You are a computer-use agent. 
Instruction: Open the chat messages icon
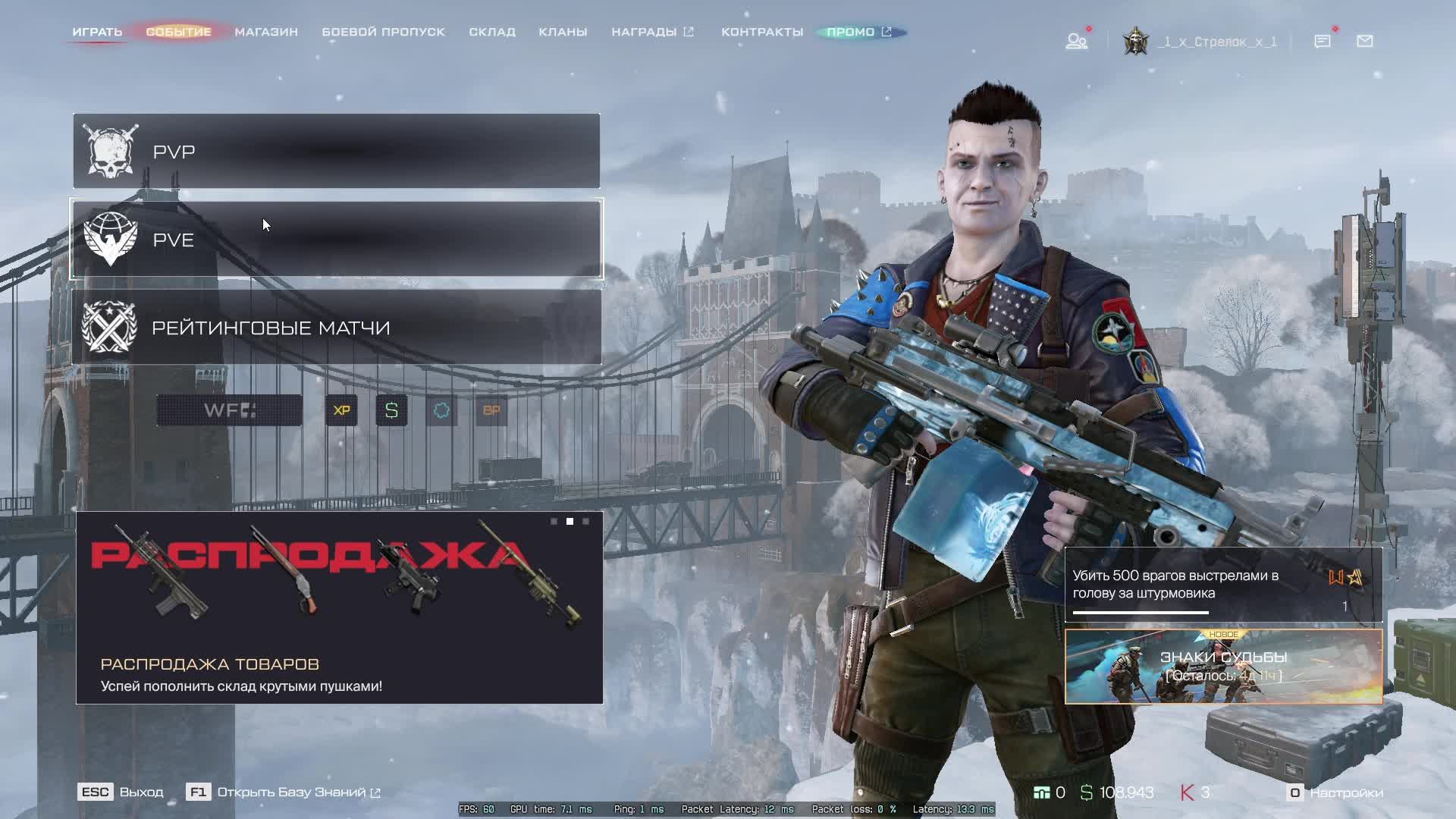point(1322,41)
